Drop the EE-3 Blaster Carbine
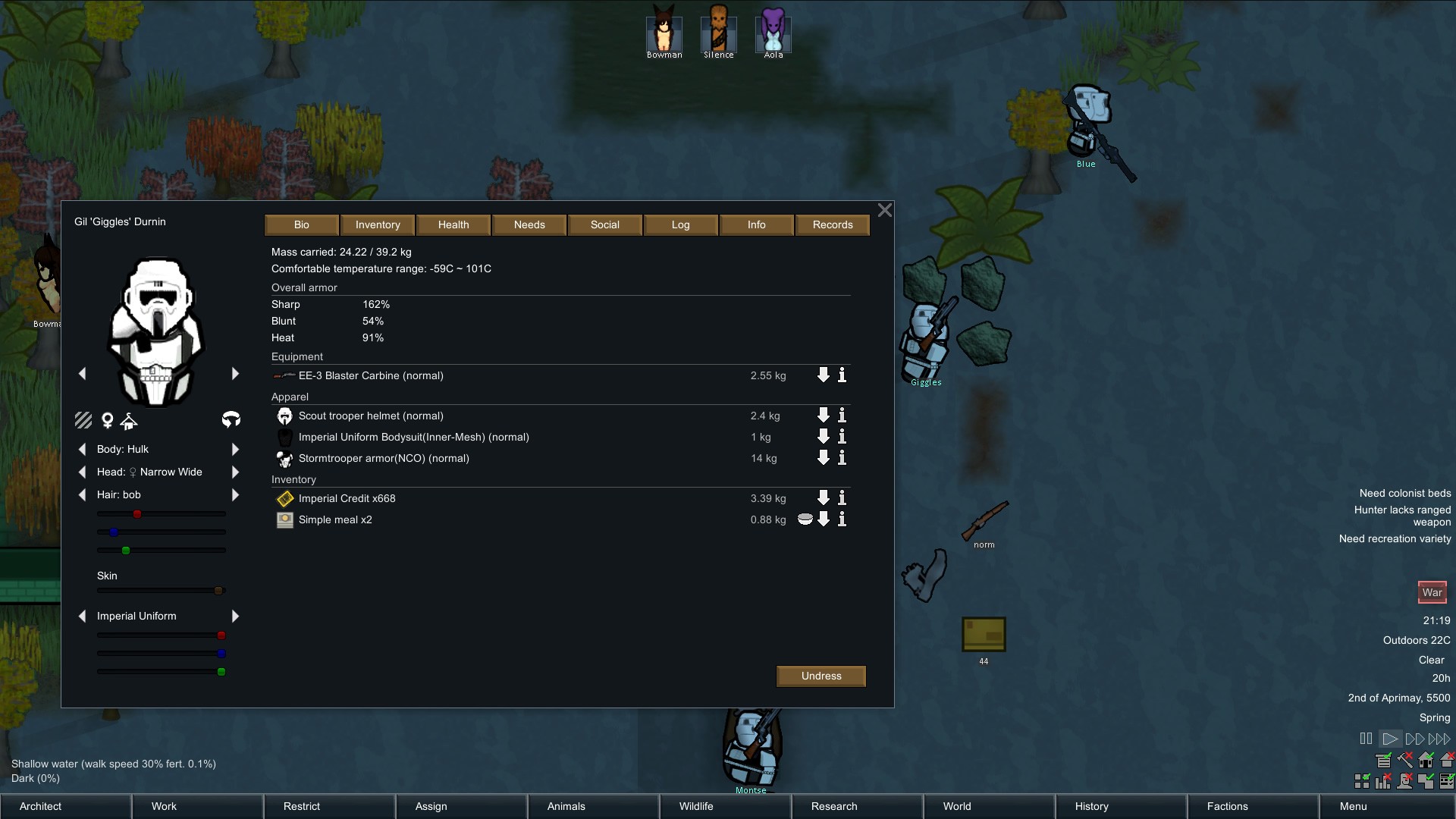 pyautogui.click(x=823, y=375)
